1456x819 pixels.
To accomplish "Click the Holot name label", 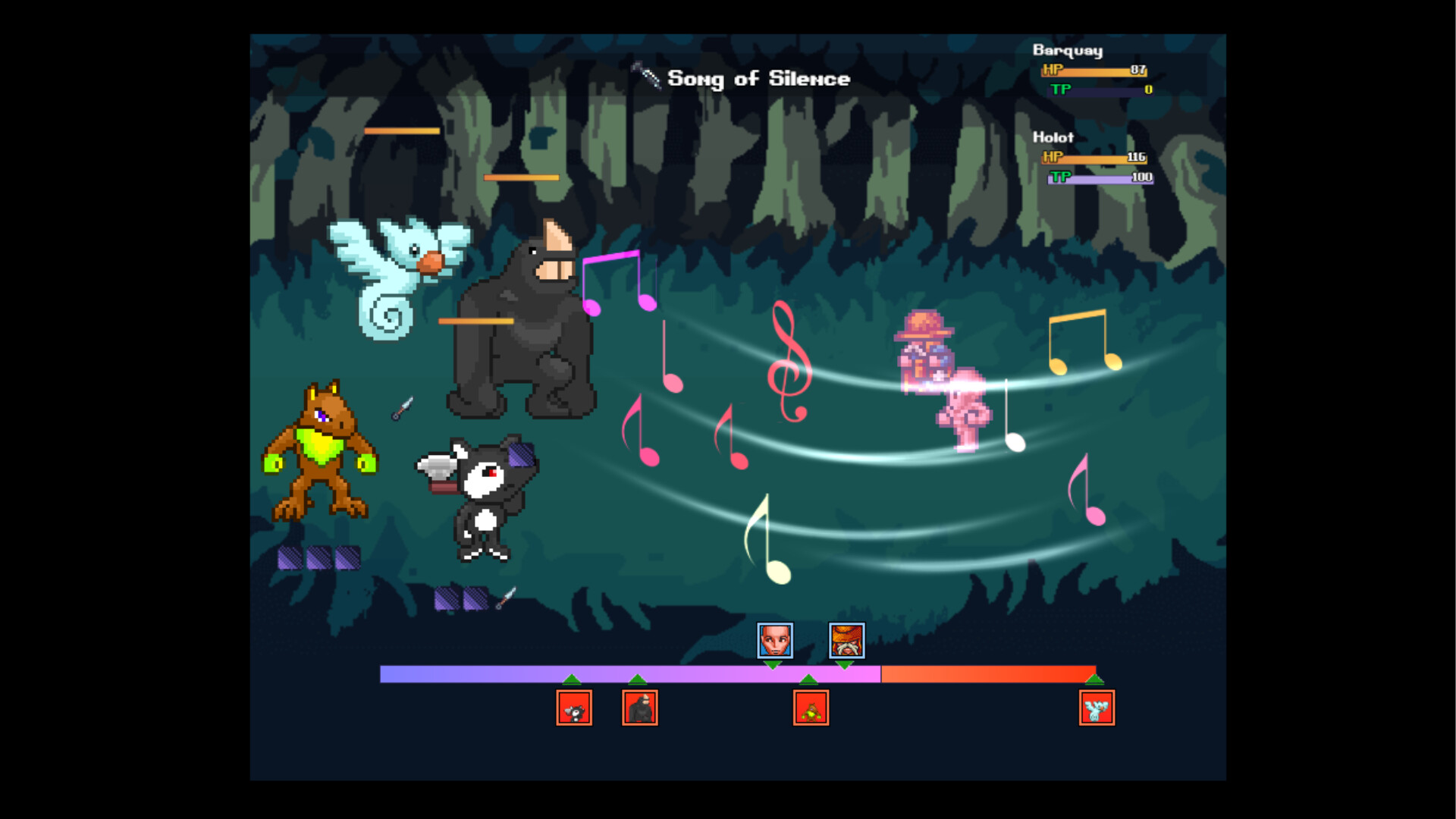I will point(1053,138).
